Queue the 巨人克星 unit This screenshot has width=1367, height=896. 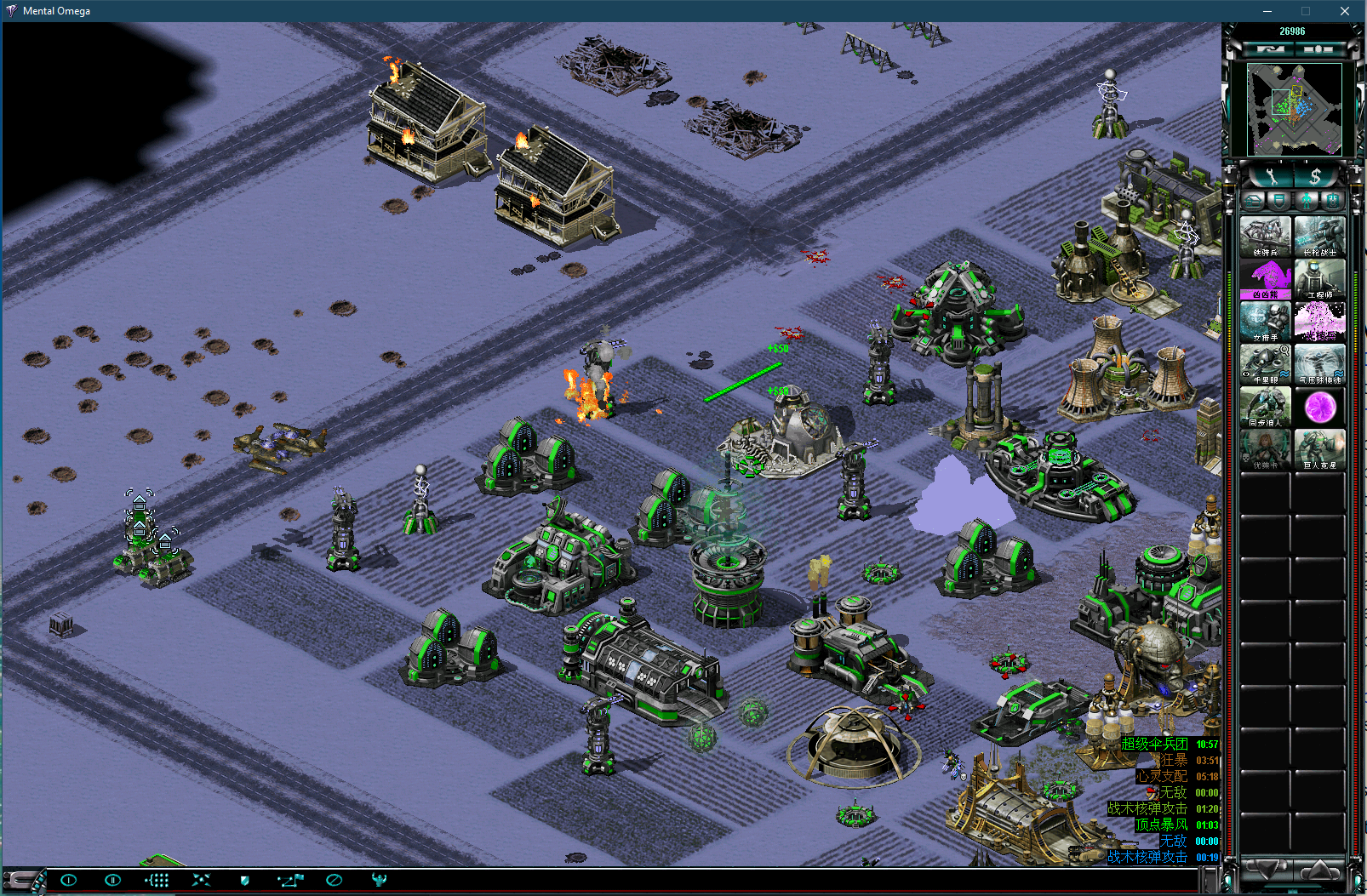click(1319, 449)
